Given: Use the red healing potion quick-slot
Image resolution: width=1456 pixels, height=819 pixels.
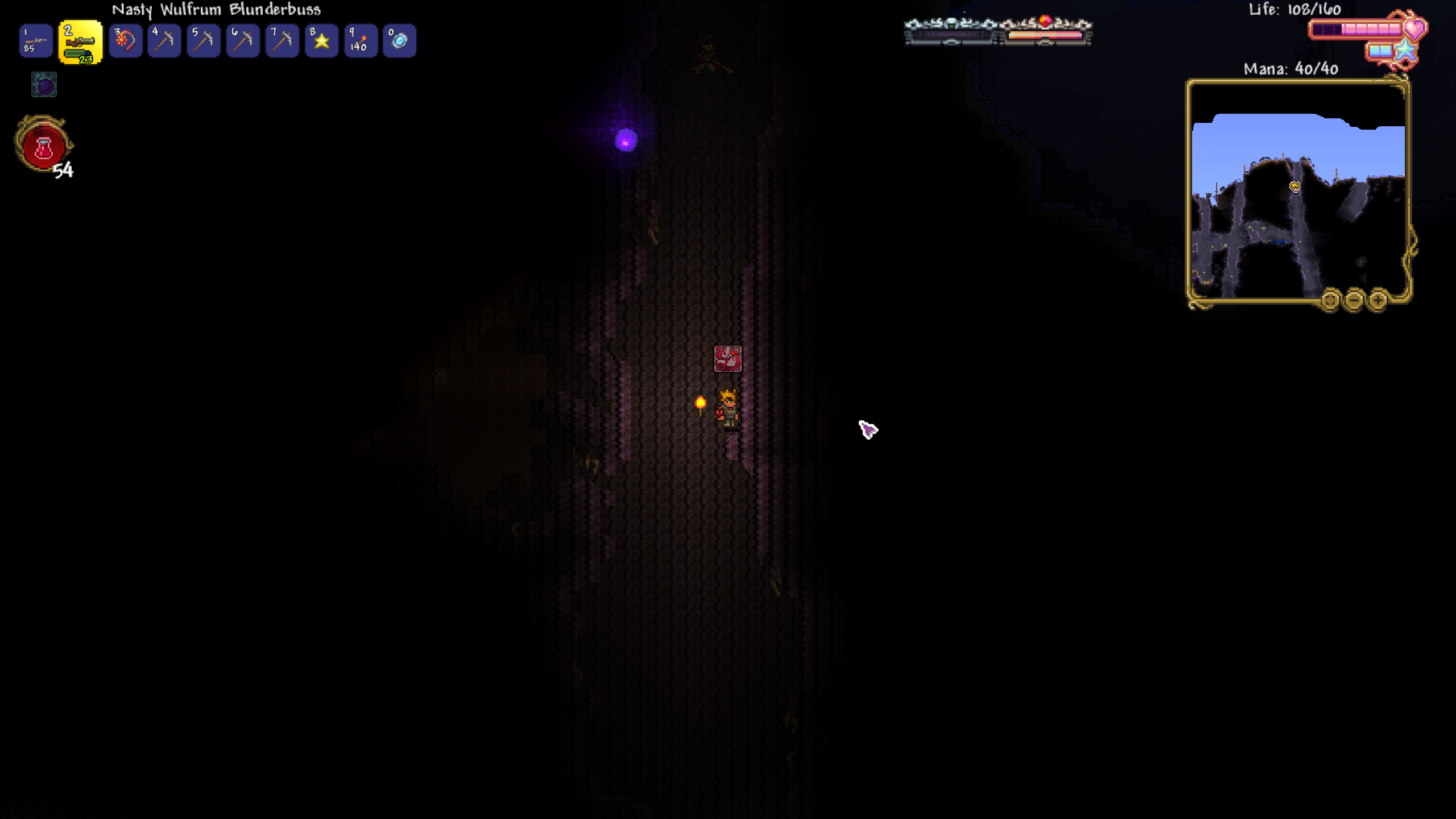Looking at the screenshot, I should (43, 146).
